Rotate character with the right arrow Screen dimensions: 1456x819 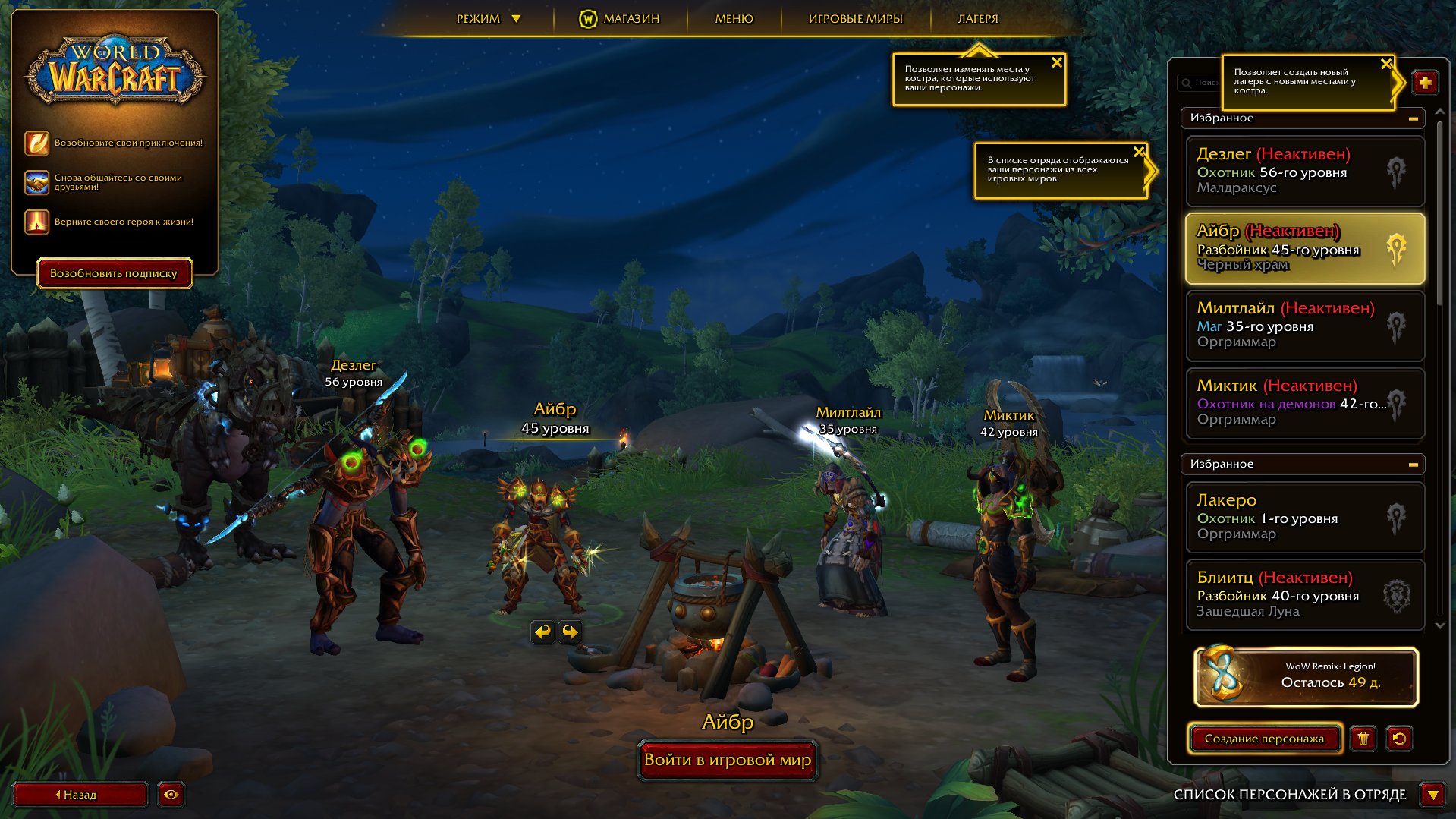pos(570,632)
